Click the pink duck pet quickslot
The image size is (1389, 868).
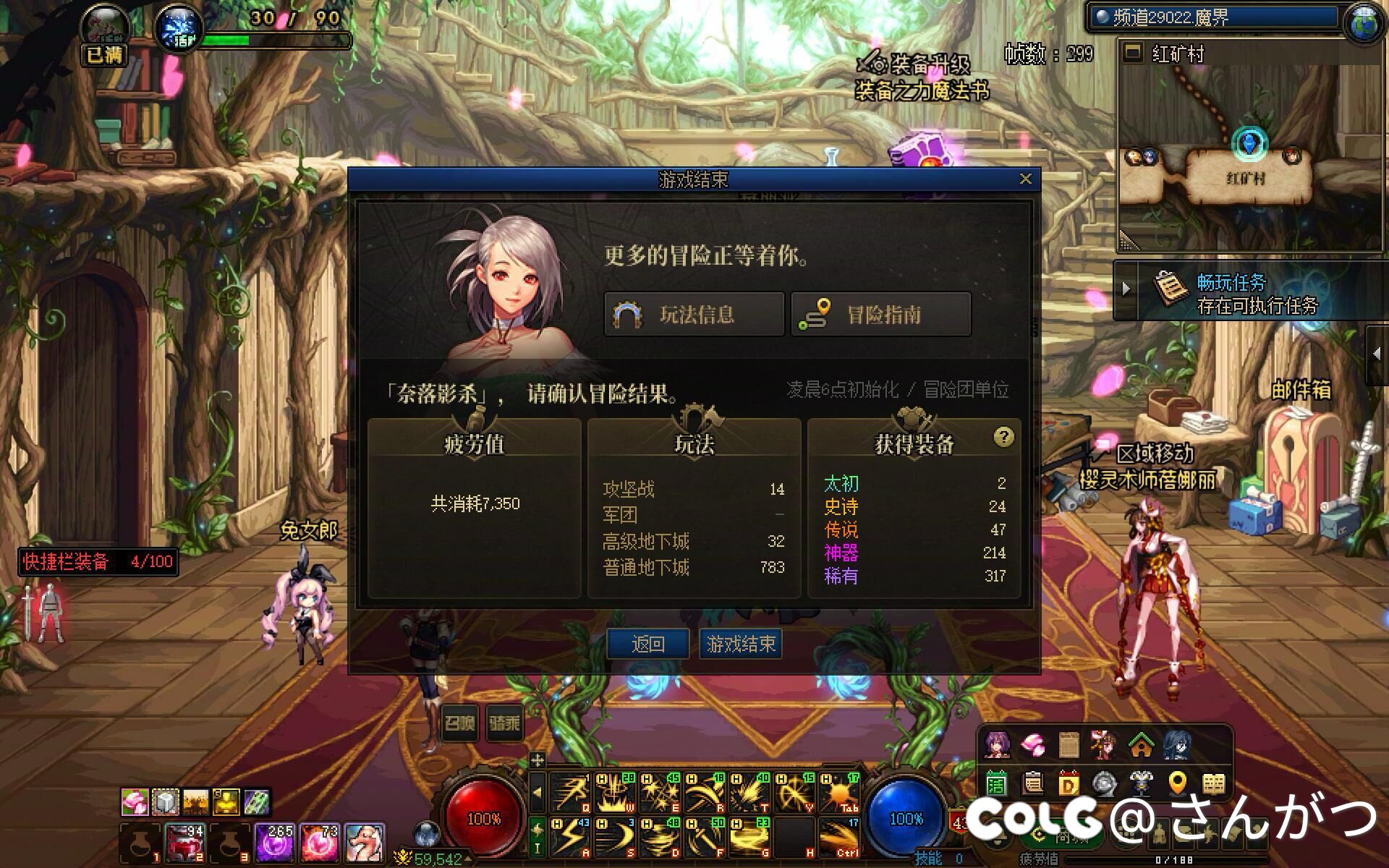364,843
